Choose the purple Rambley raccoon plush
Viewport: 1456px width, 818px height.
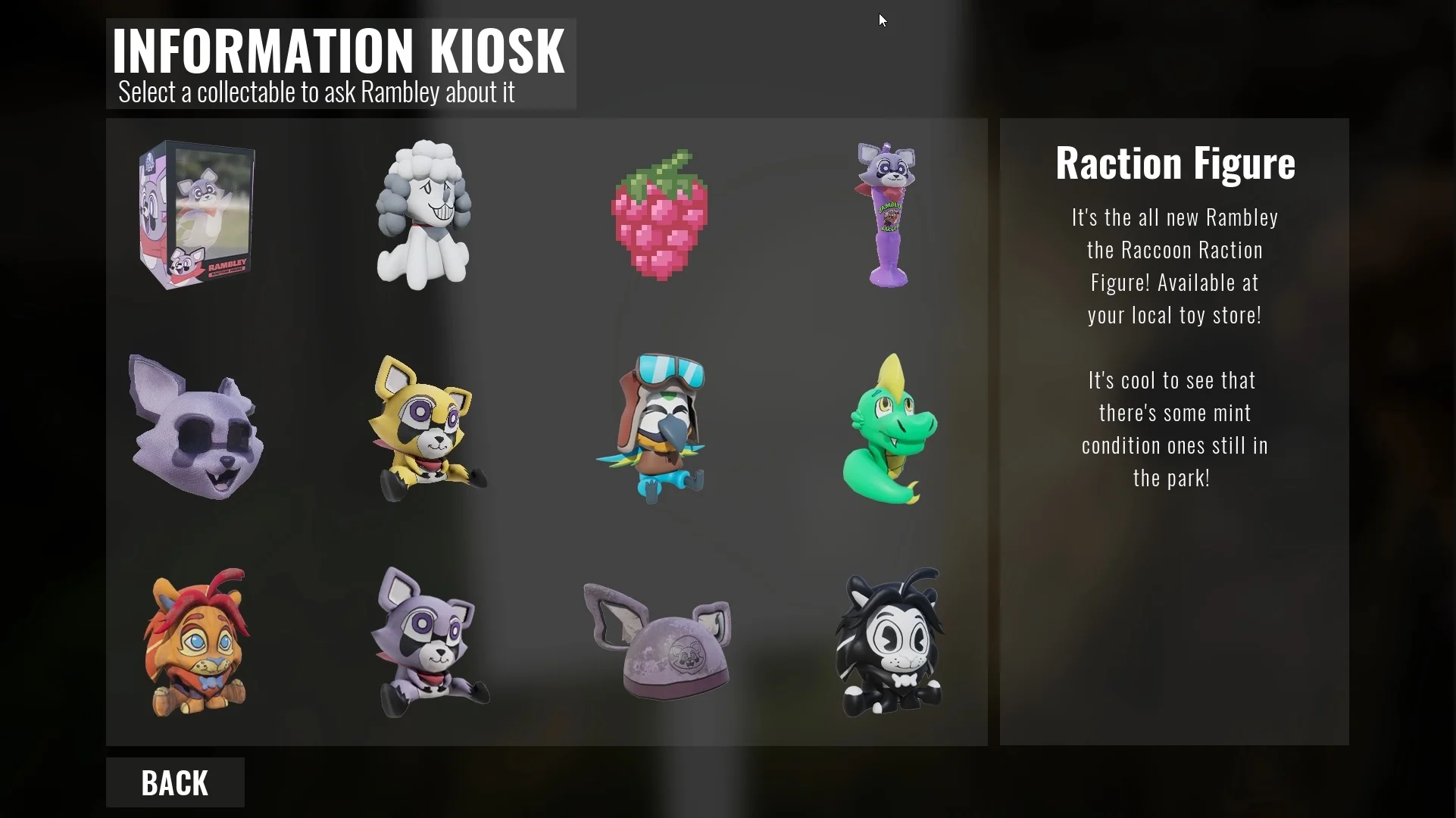[429, 644]
